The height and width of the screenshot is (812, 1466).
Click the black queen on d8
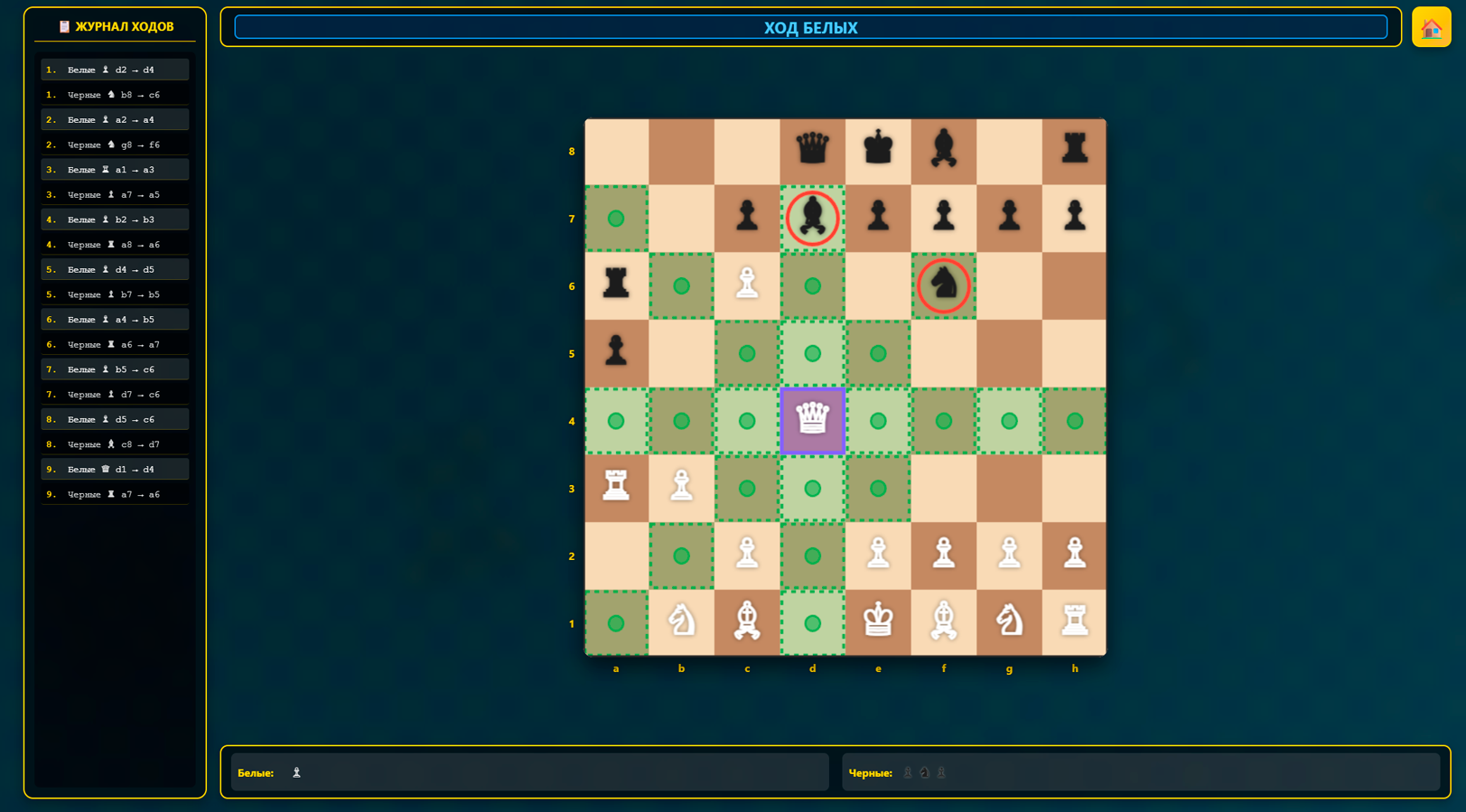812,151
